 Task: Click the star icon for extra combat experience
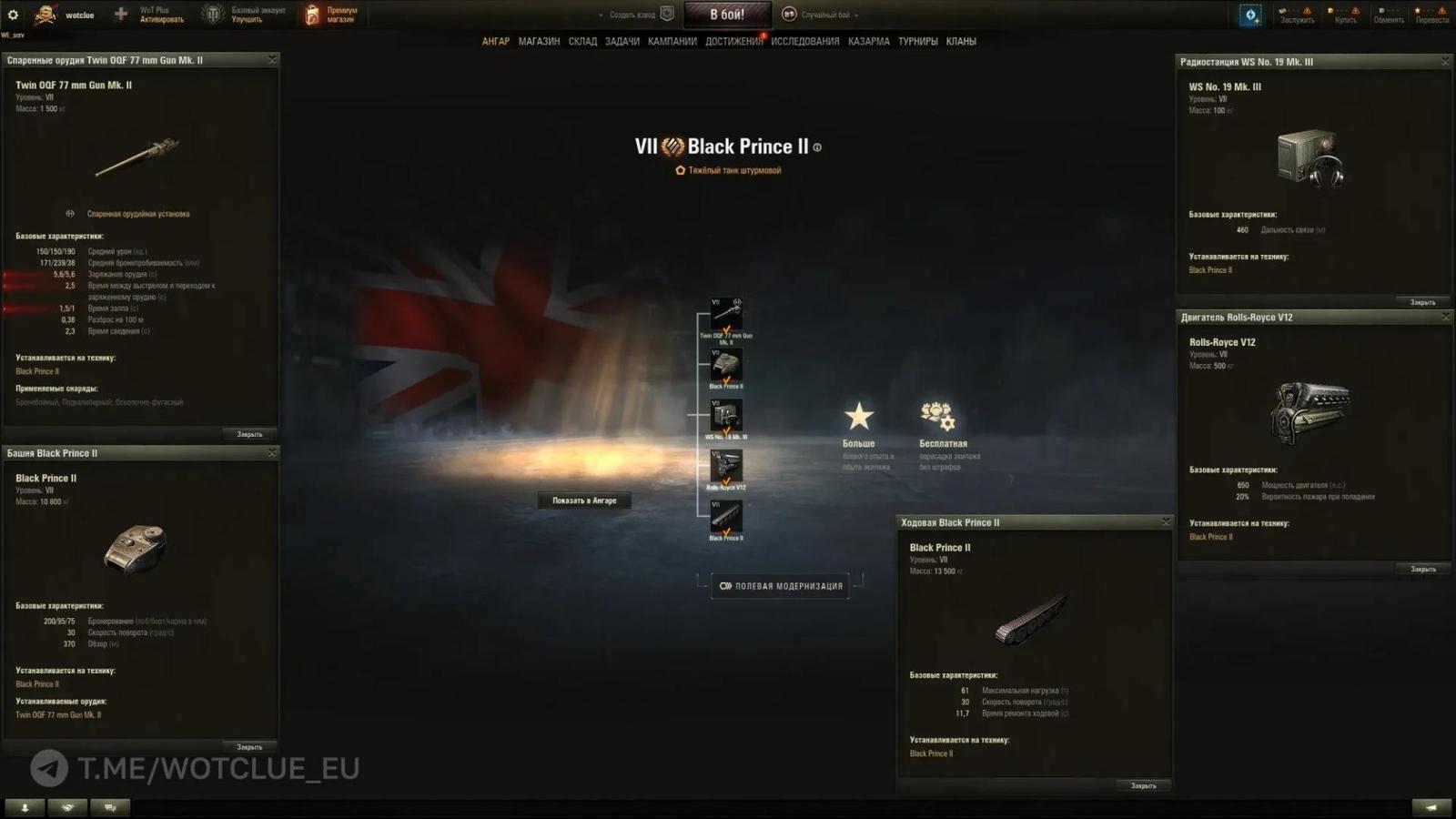[860, 418]
